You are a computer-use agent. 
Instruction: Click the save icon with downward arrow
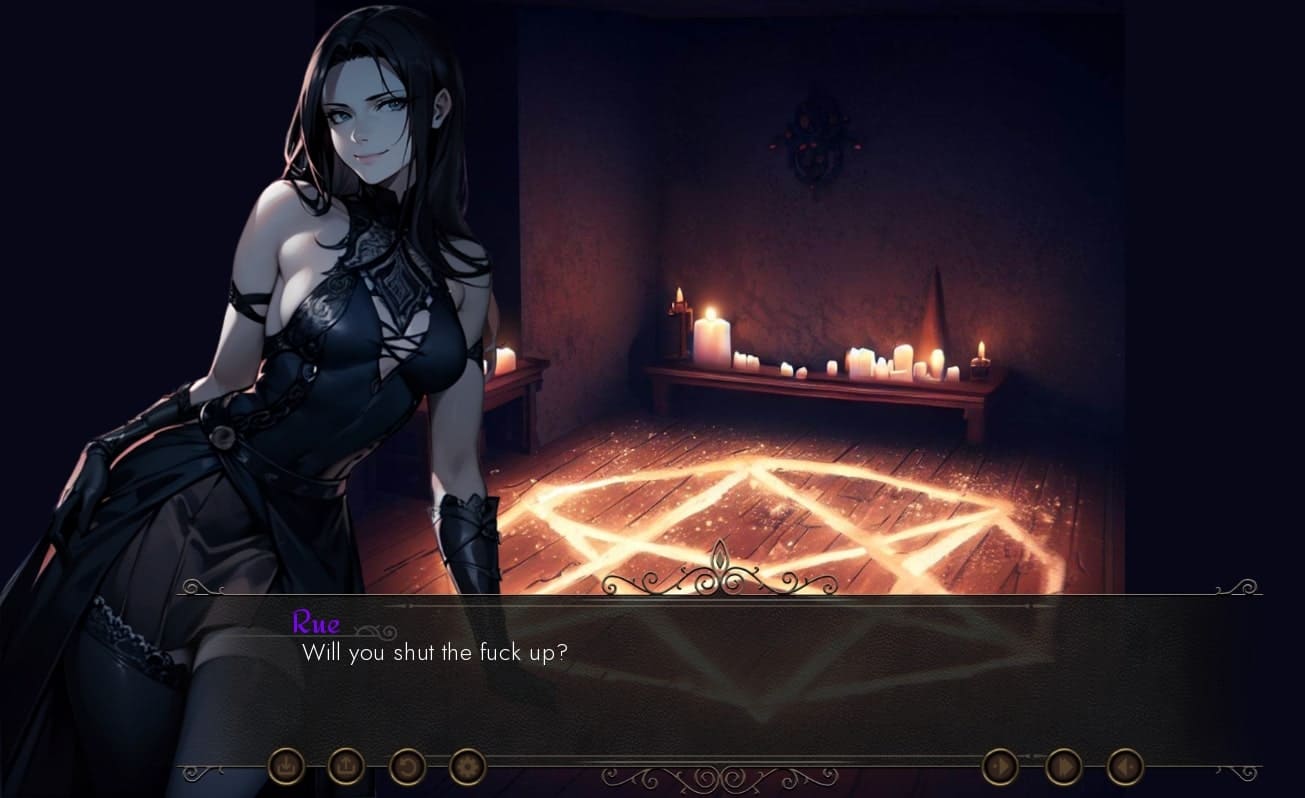pyautogui.click(x=286, y=767)
